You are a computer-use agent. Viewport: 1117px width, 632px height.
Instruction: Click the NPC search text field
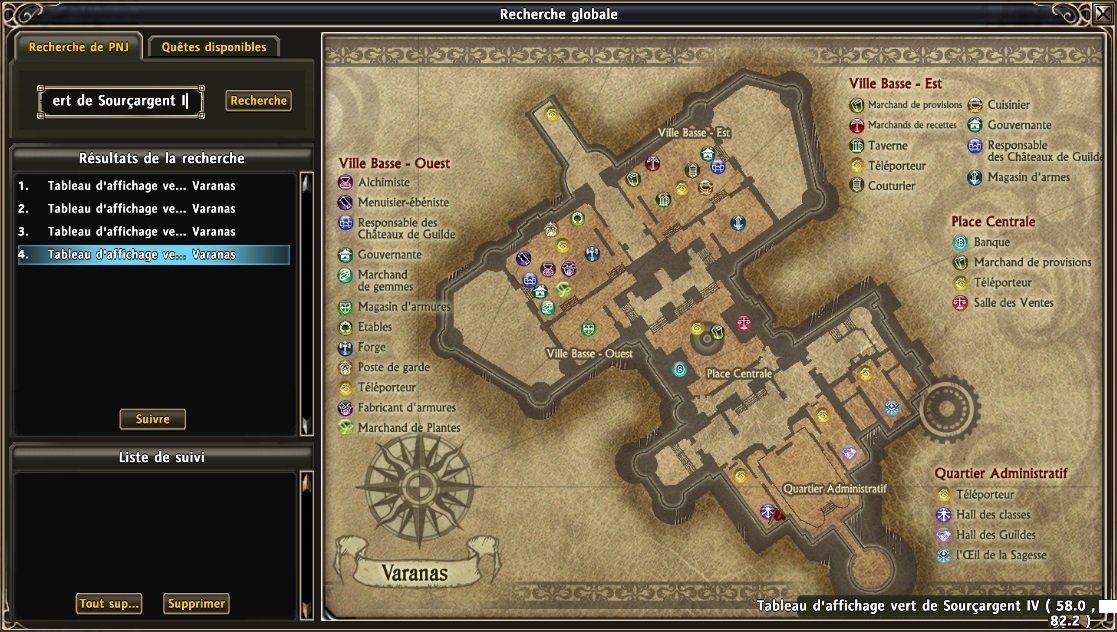(121, 101)
